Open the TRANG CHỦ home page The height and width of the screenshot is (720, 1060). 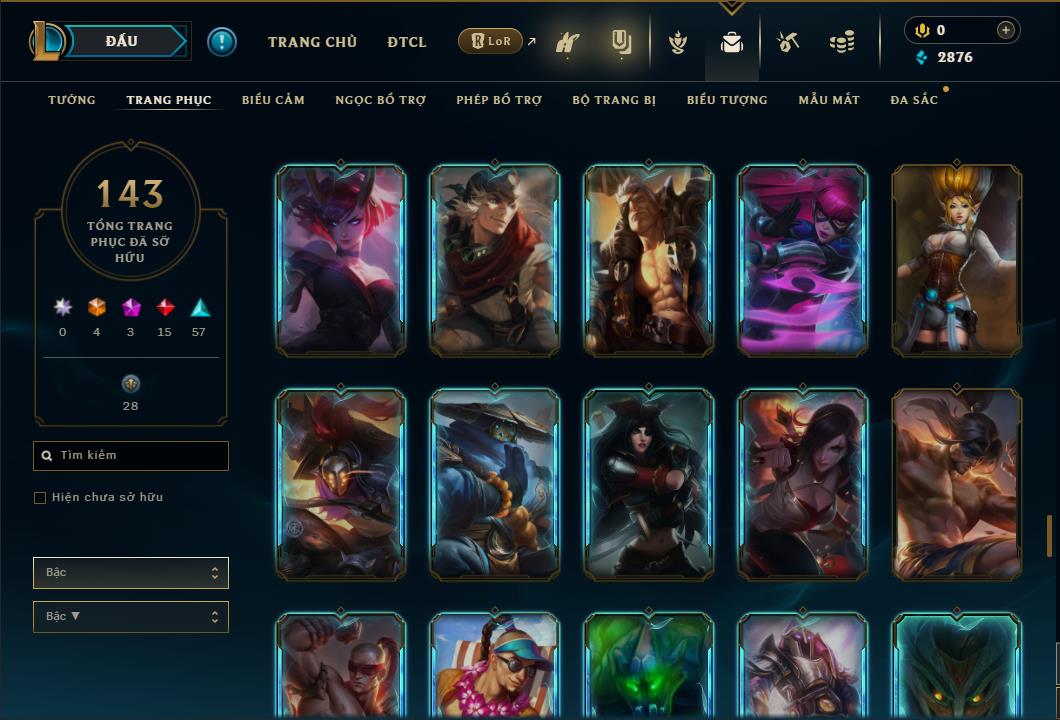point(312,42)
